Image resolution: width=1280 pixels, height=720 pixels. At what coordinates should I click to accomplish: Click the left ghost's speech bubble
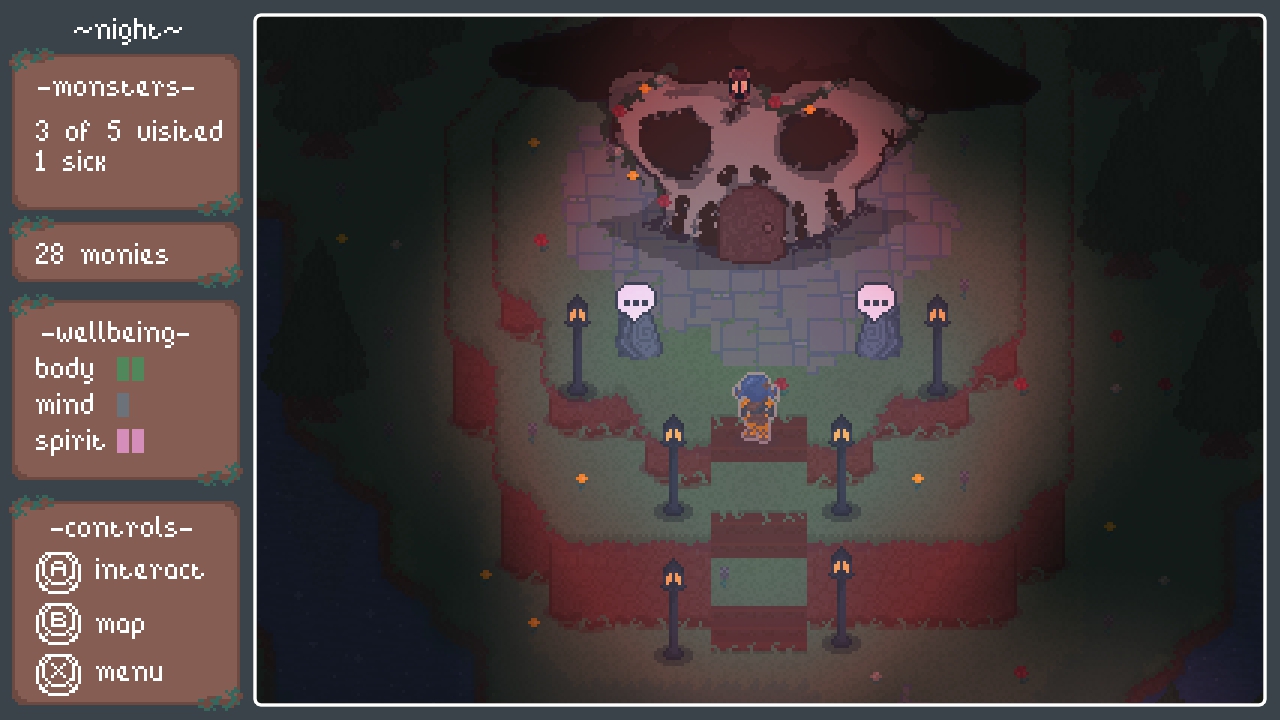637,297
